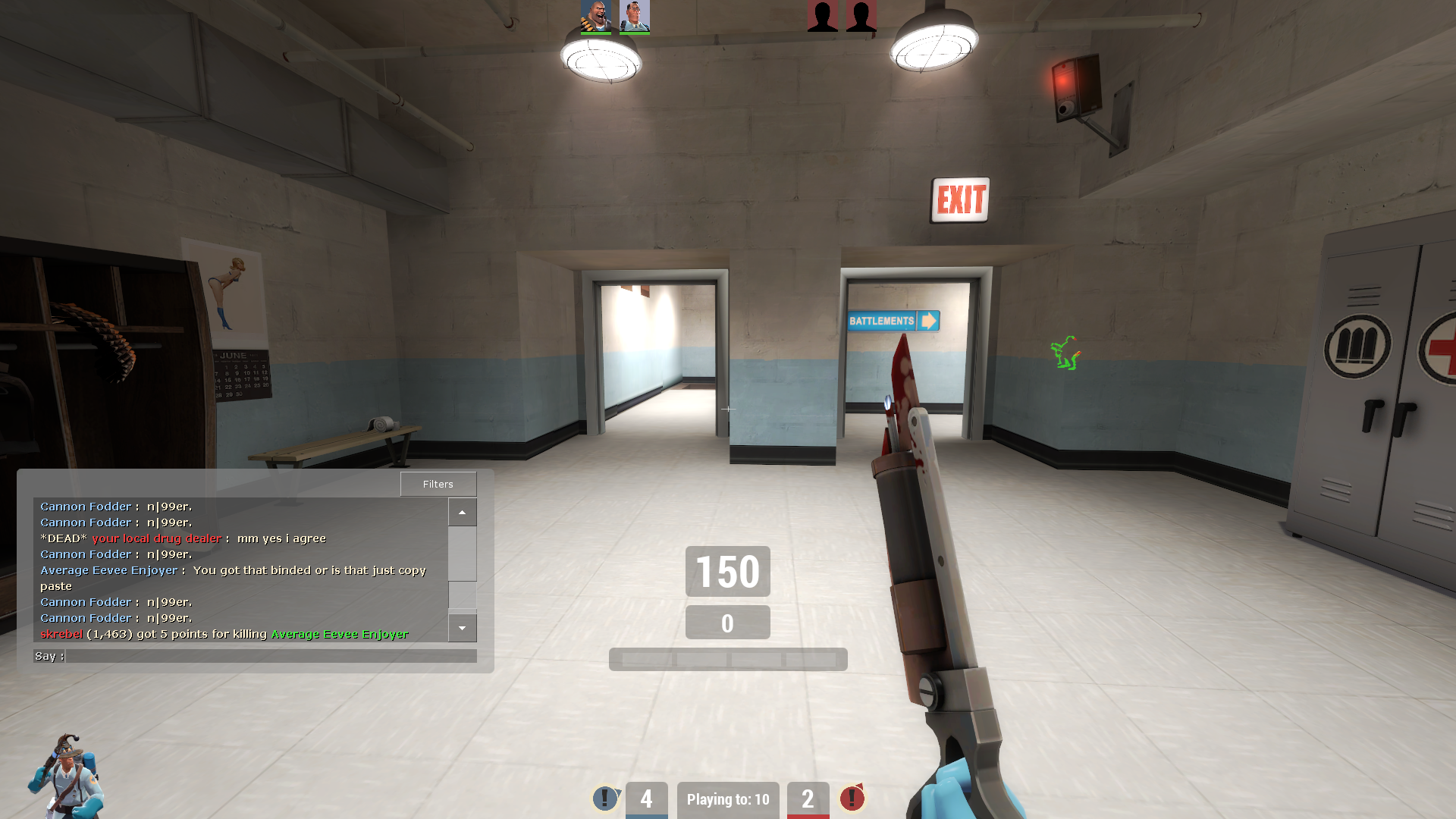
Task: Click the RED team alert icon
Action: (852, 798)
